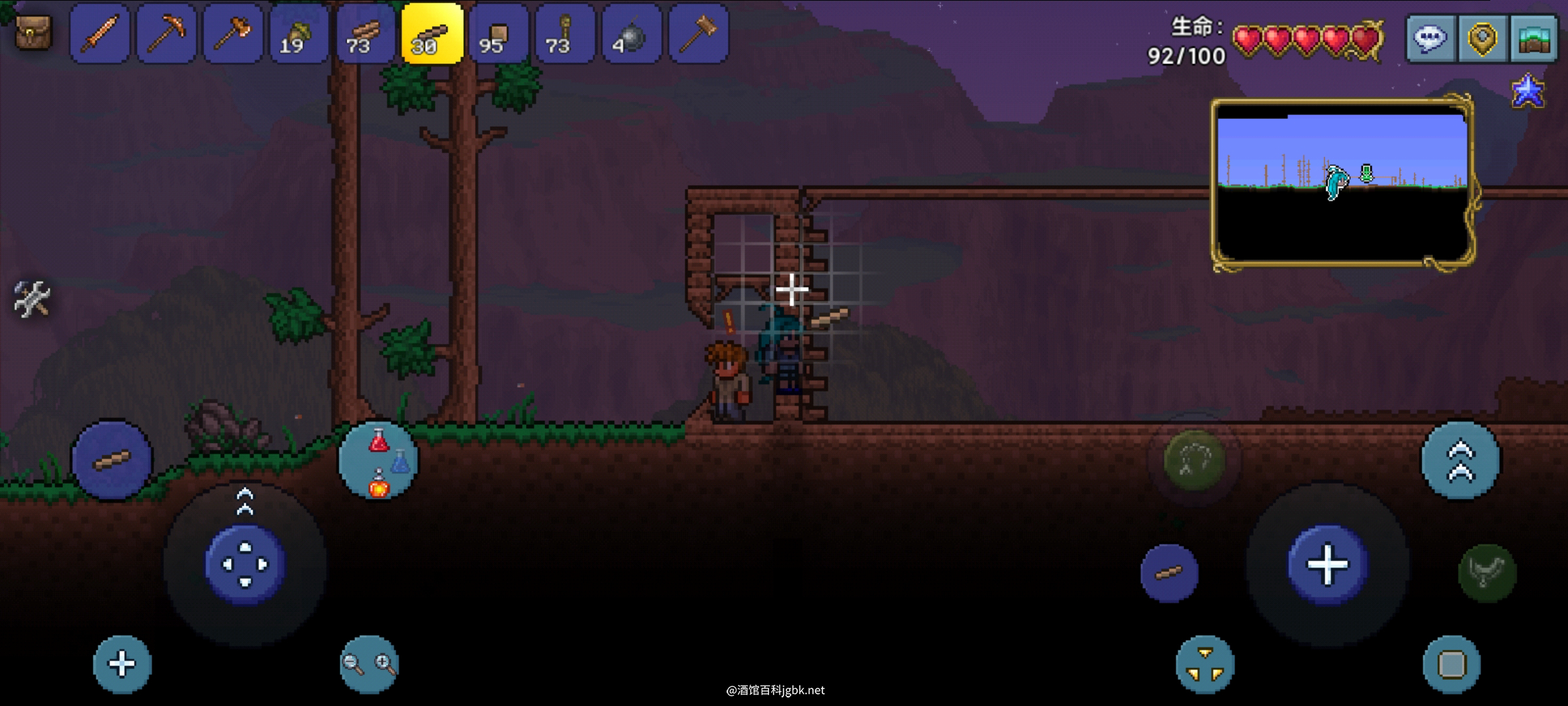
Task: Tap the gold map pin button
Action: pos(1482,39)
